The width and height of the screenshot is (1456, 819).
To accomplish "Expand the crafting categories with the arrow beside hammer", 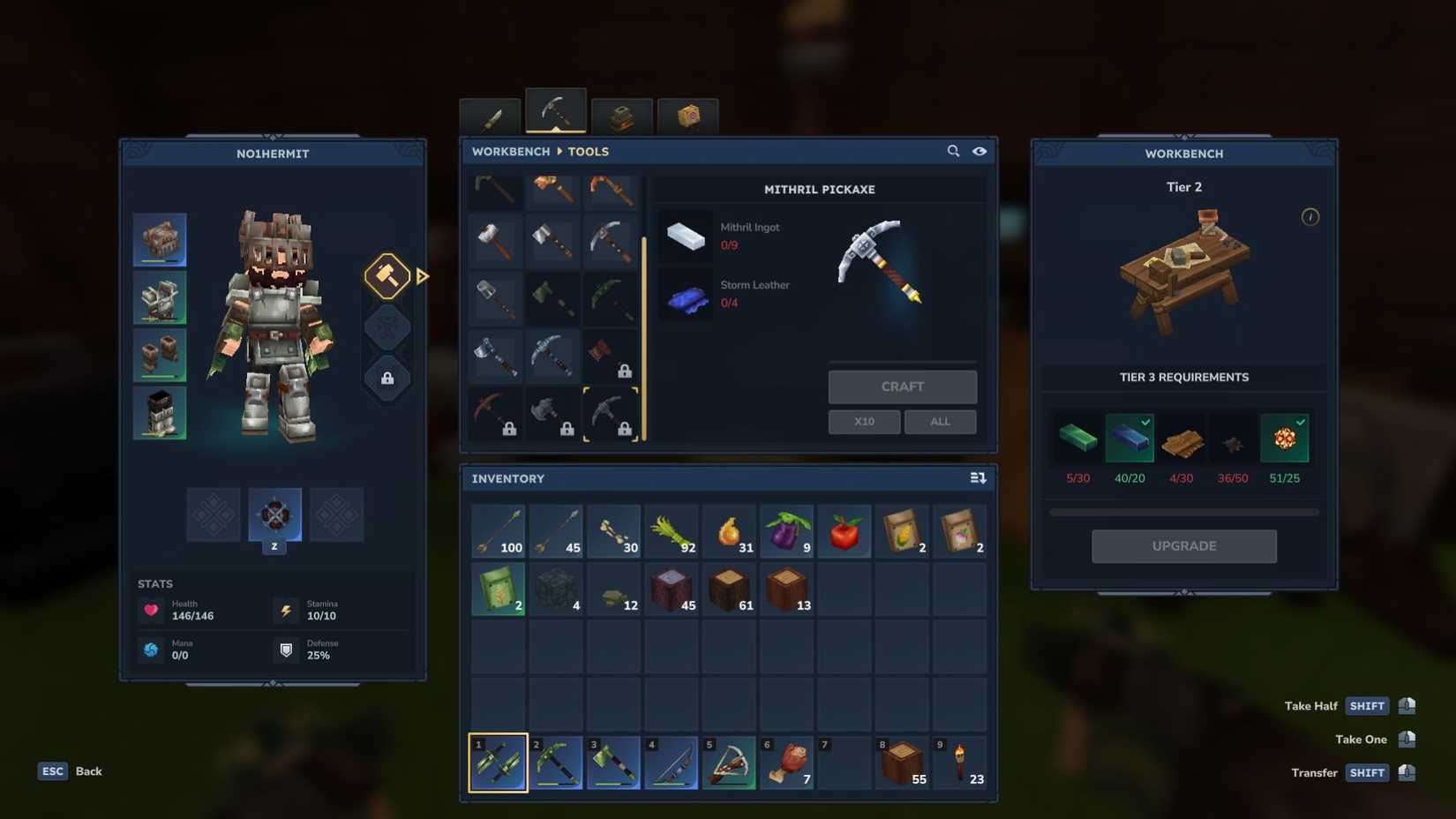I will click(423, 276).
